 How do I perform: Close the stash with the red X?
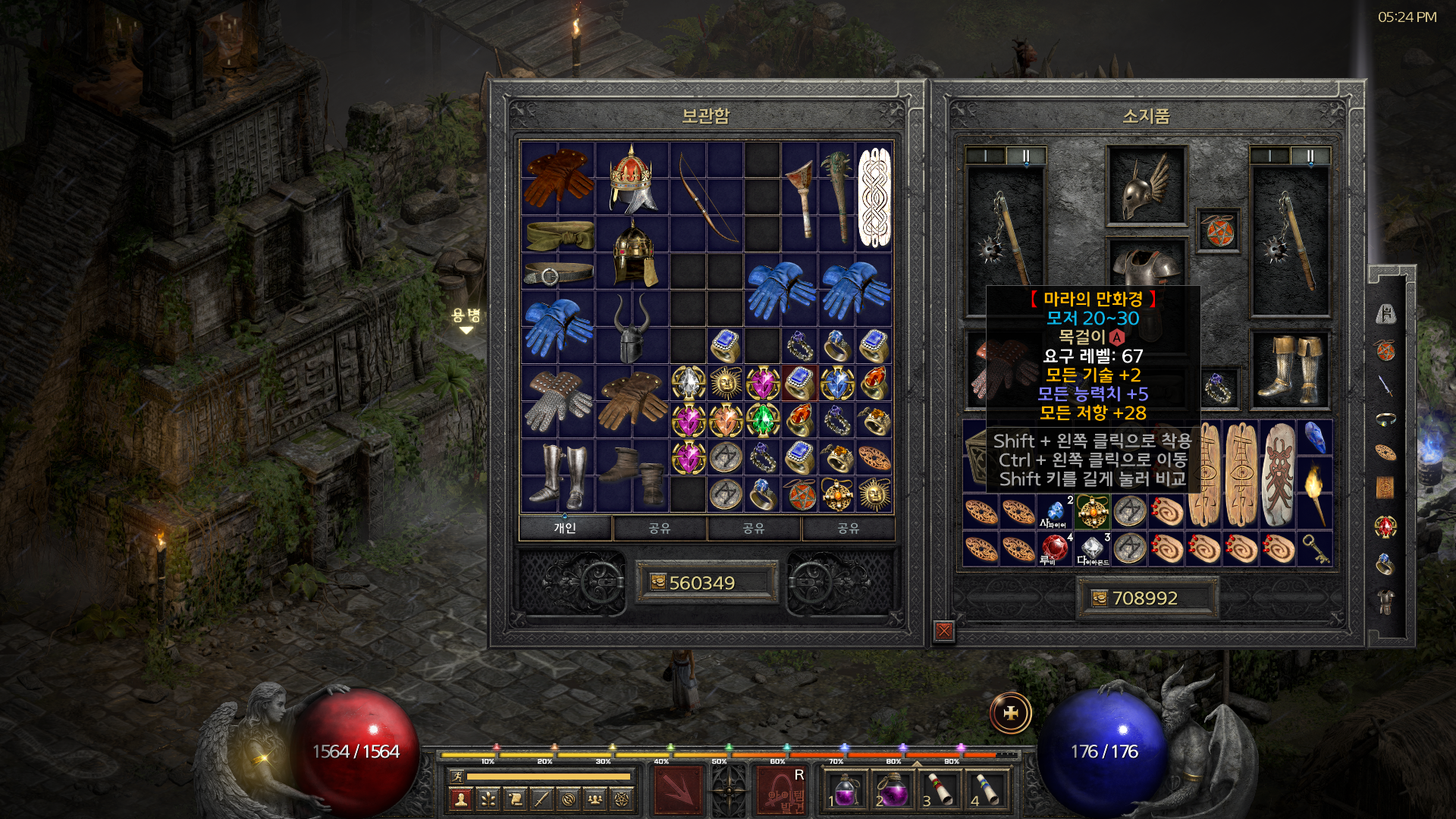point(944,630)
